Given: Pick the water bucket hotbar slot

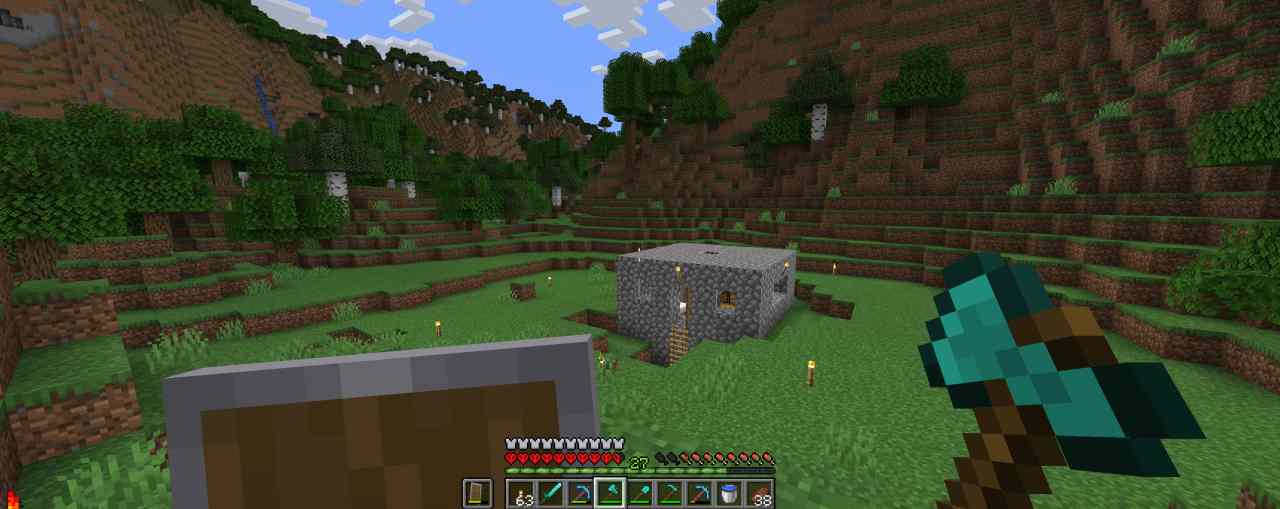Looking at the screenshot, I should click(x=730, y=493).
